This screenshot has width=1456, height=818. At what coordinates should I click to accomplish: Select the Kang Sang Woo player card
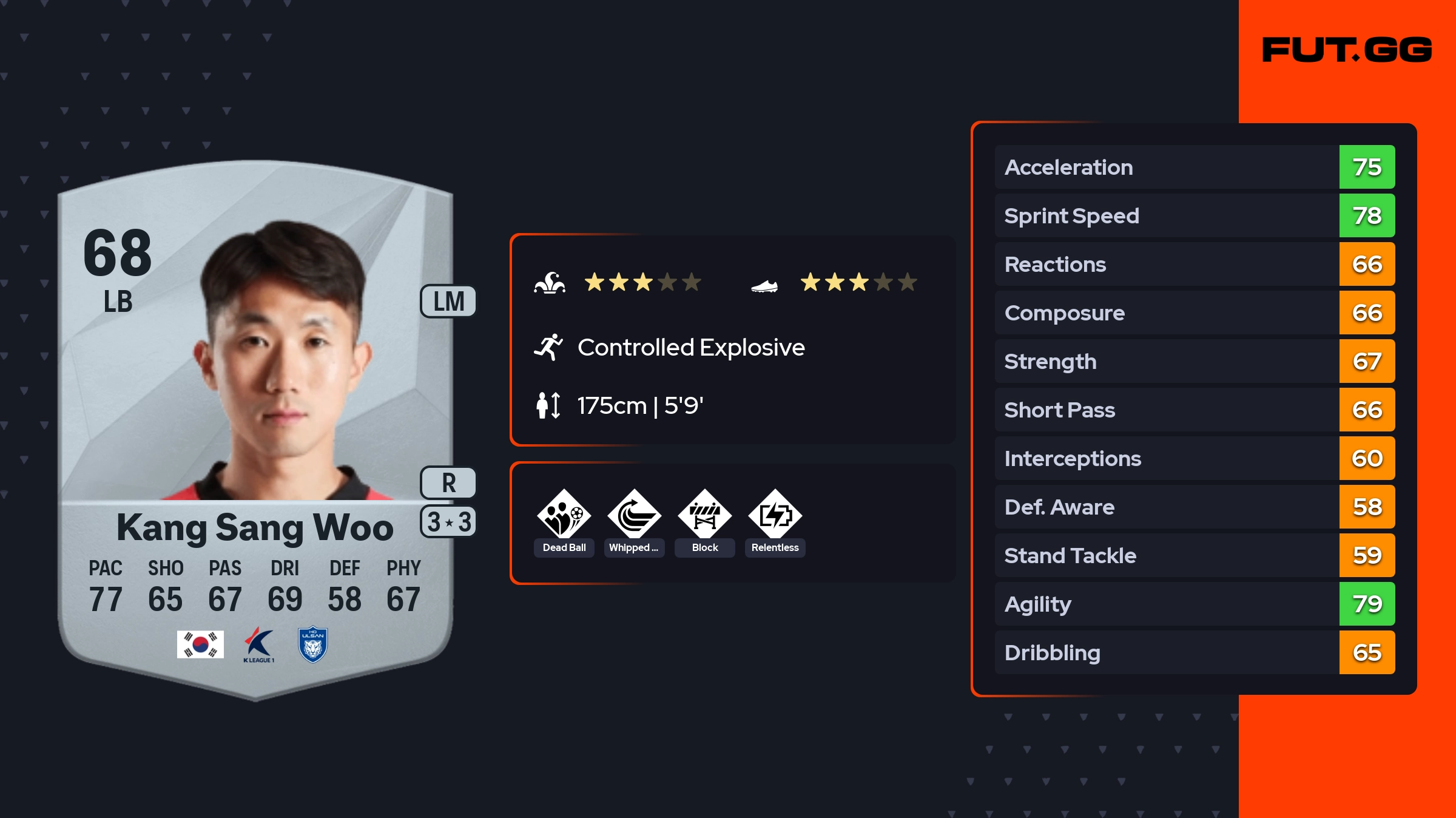point(255,425)
